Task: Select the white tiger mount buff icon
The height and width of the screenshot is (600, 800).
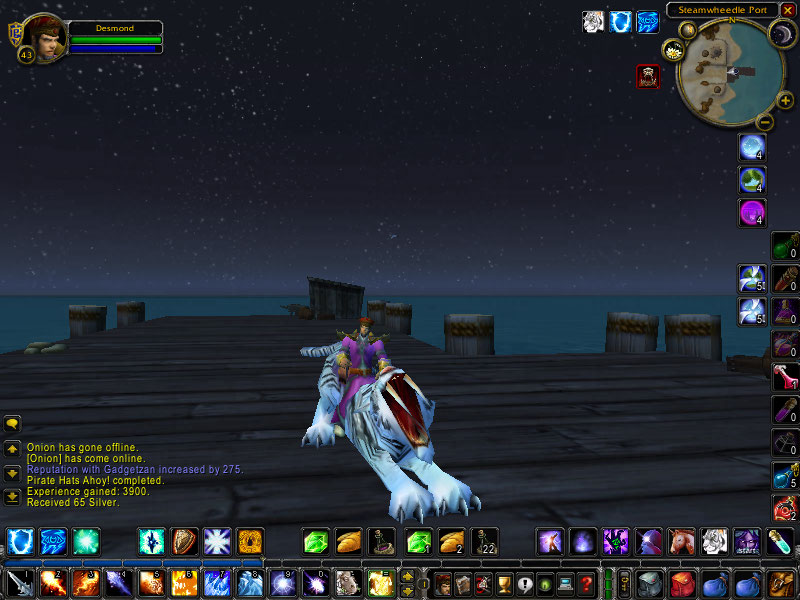Action: (593, 22)
